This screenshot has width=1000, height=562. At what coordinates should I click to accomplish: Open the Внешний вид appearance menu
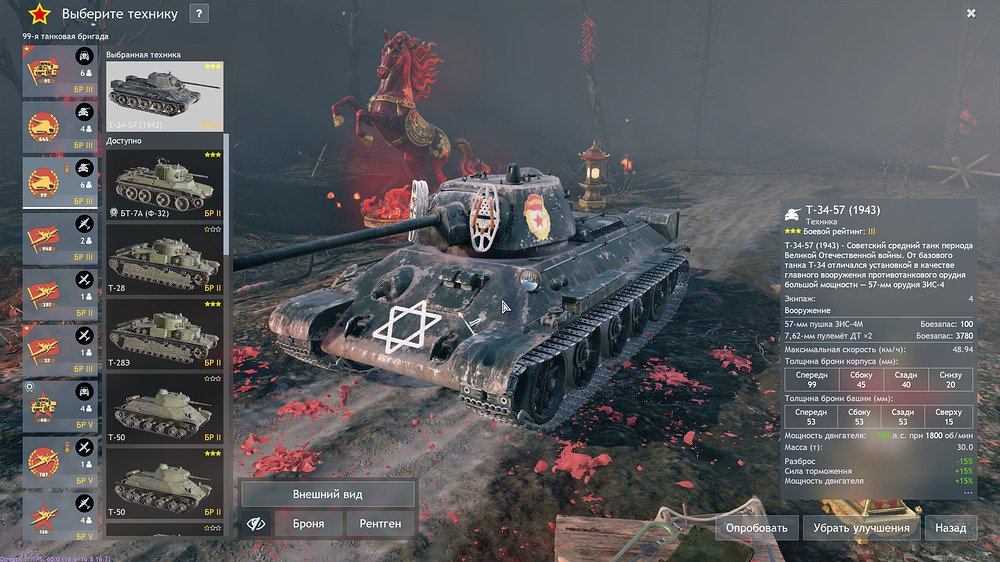(328, 494)
